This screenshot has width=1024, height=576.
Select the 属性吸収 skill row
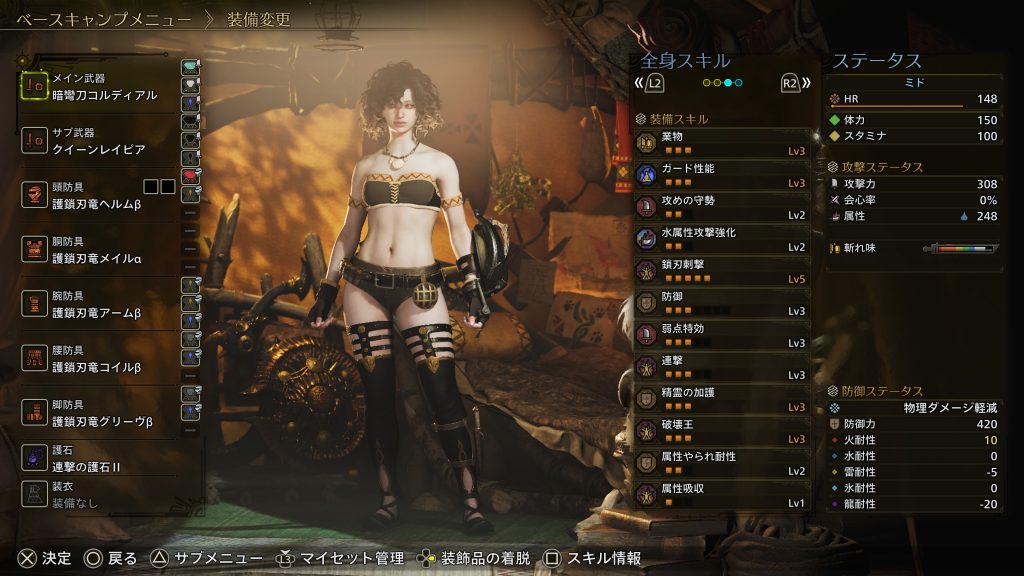724,494
